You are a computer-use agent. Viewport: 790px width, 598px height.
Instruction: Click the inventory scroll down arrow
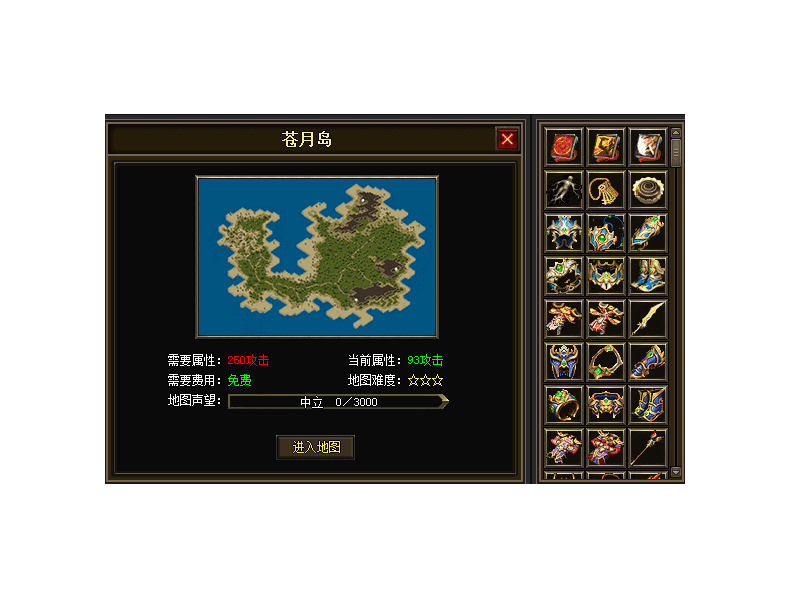676,471
